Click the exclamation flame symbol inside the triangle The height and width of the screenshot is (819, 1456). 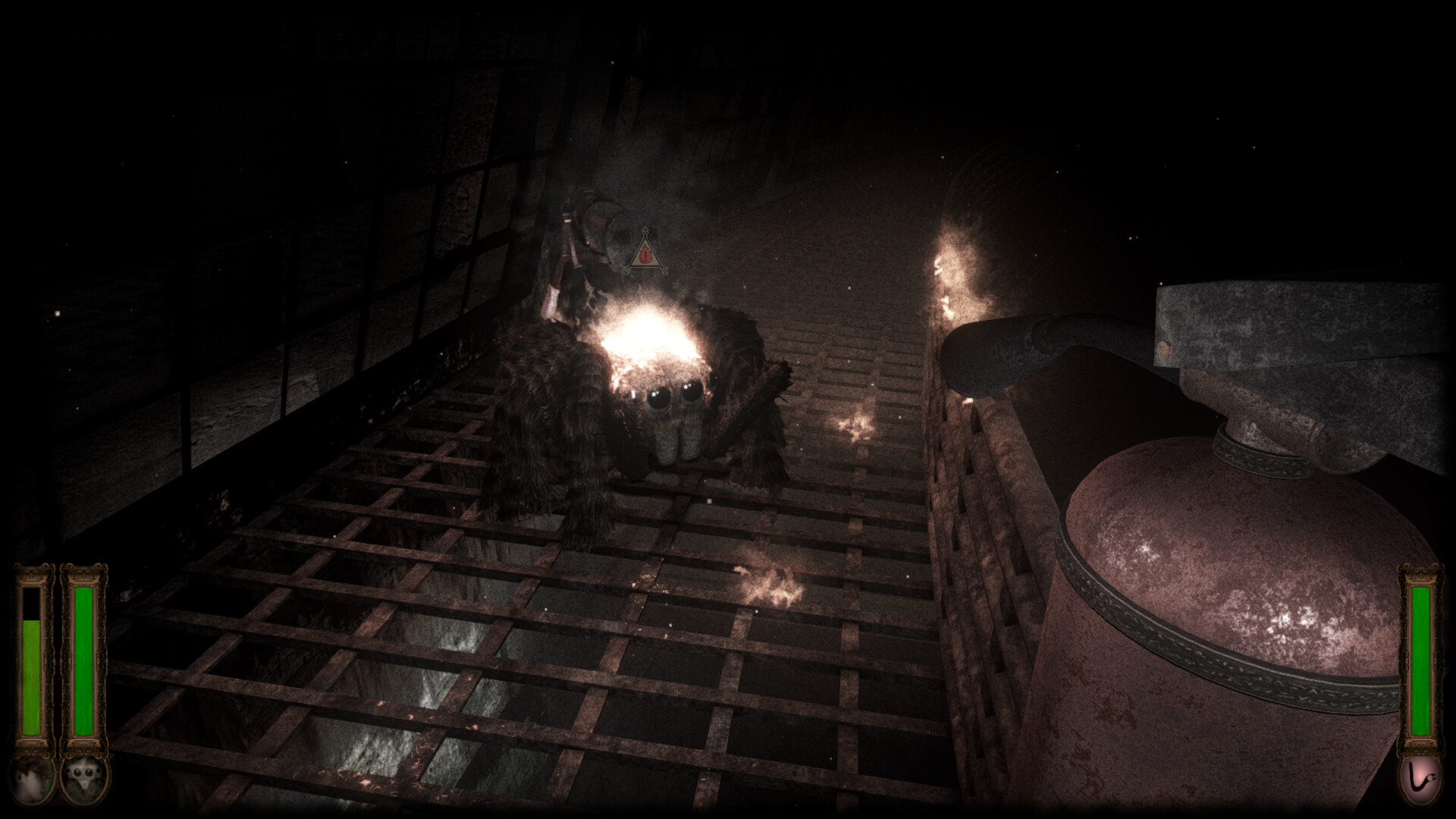[x=645, y=254]
